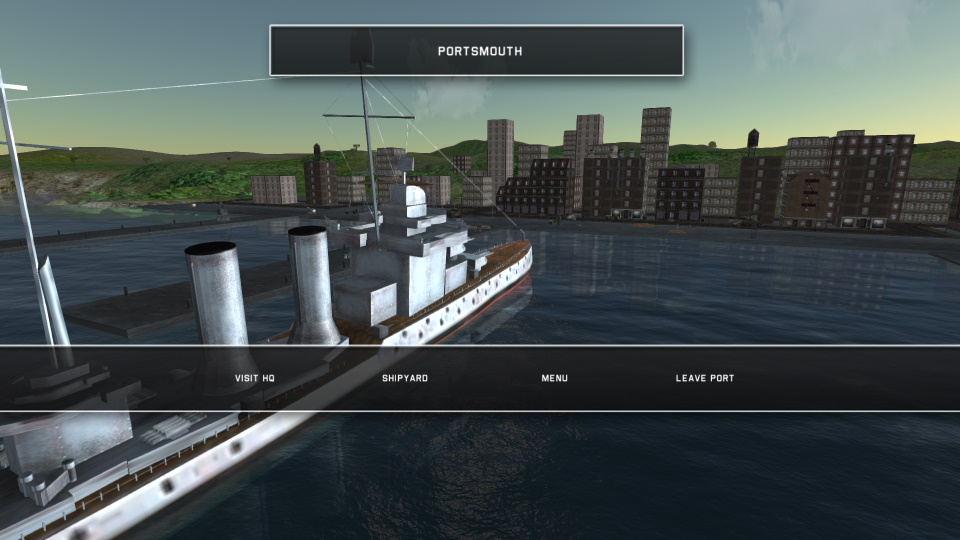
Task: Choose Leave Port
Action: [x=705, y=378]
